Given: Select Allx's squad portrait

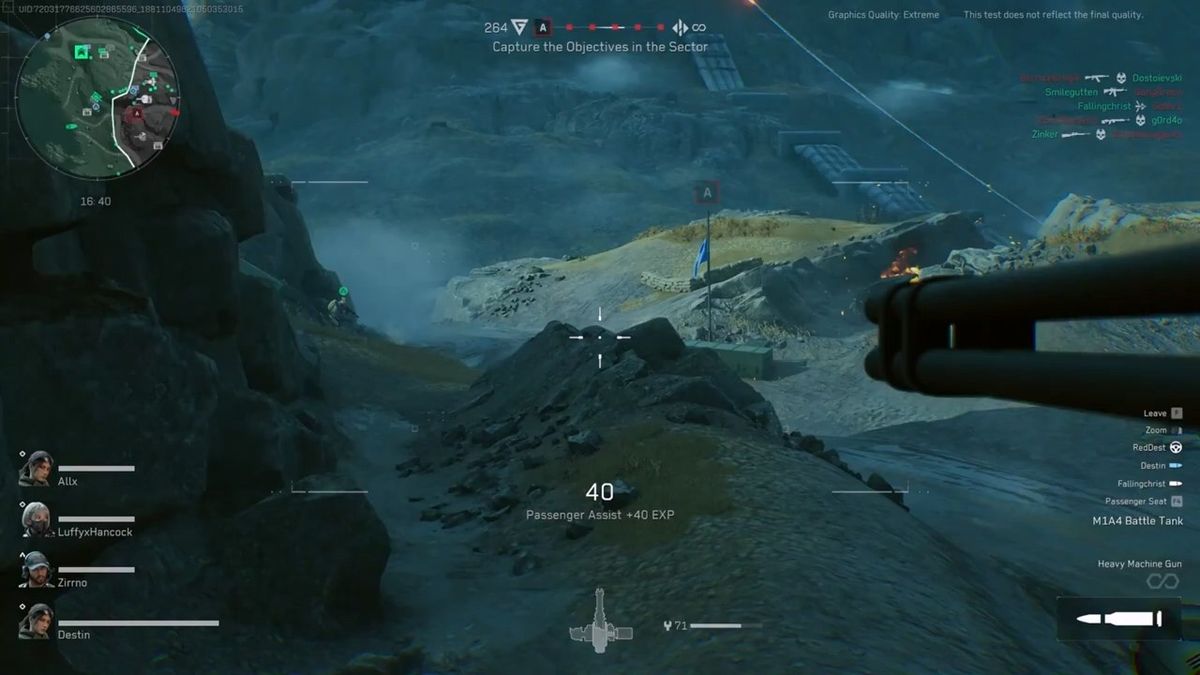Looking at the screenshot, I should point(36,468).
